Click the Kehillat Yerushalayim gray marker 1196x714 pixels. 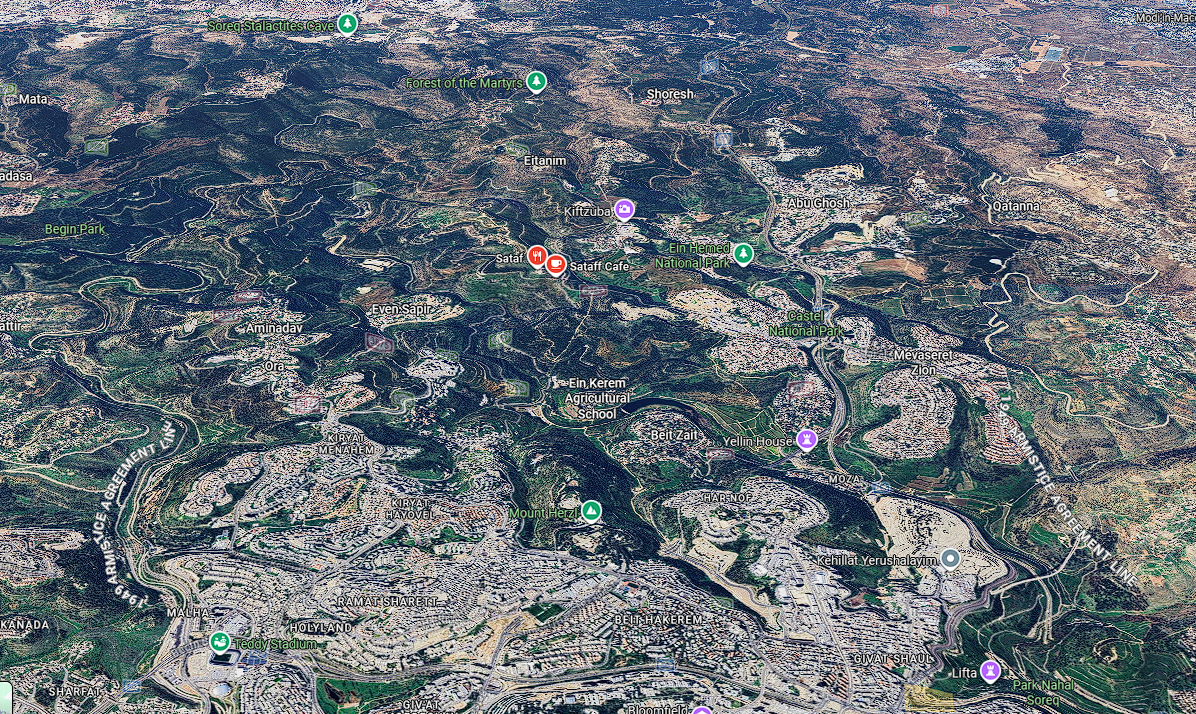pyautogui.click(x=950, y=559)
